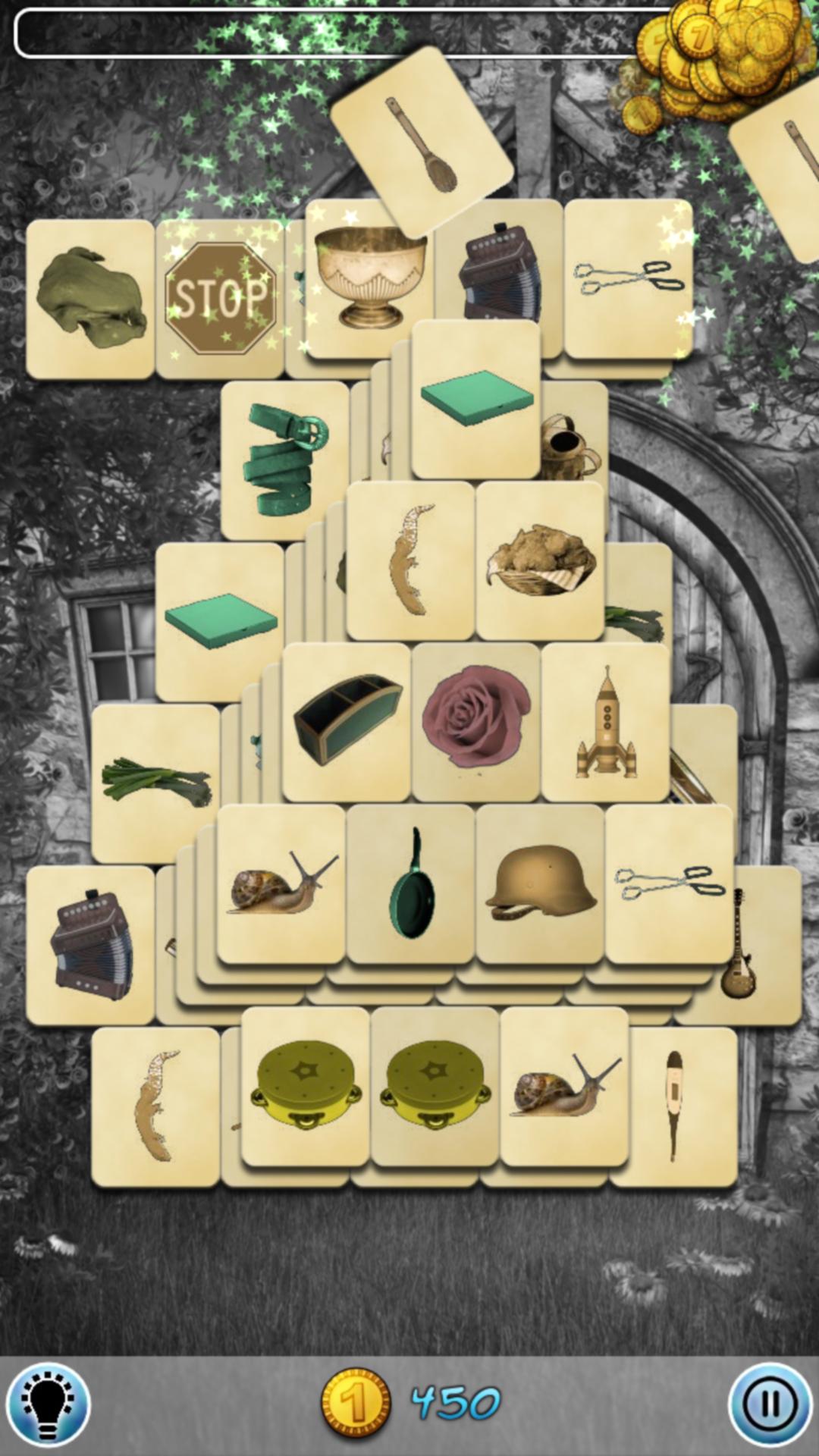
Task: Pause the game
Action: [x=769, y=1404]
